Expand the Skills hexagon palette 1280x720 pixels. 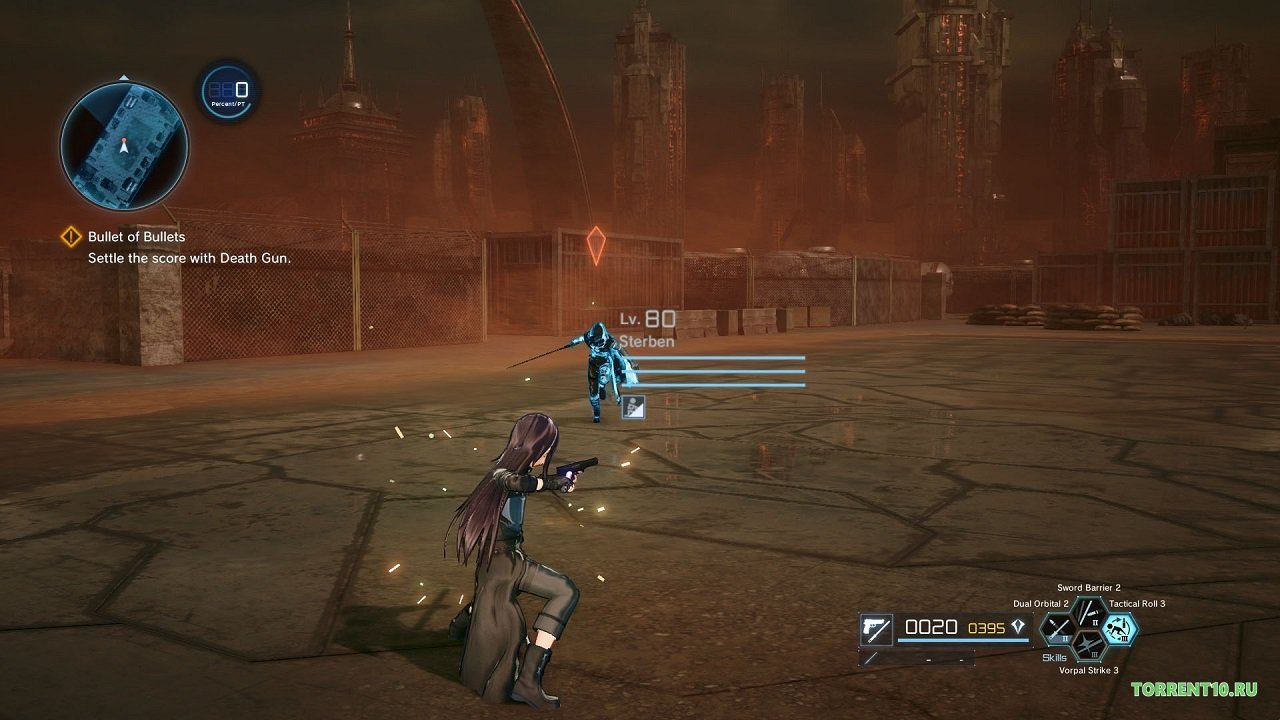point(1055,656)
